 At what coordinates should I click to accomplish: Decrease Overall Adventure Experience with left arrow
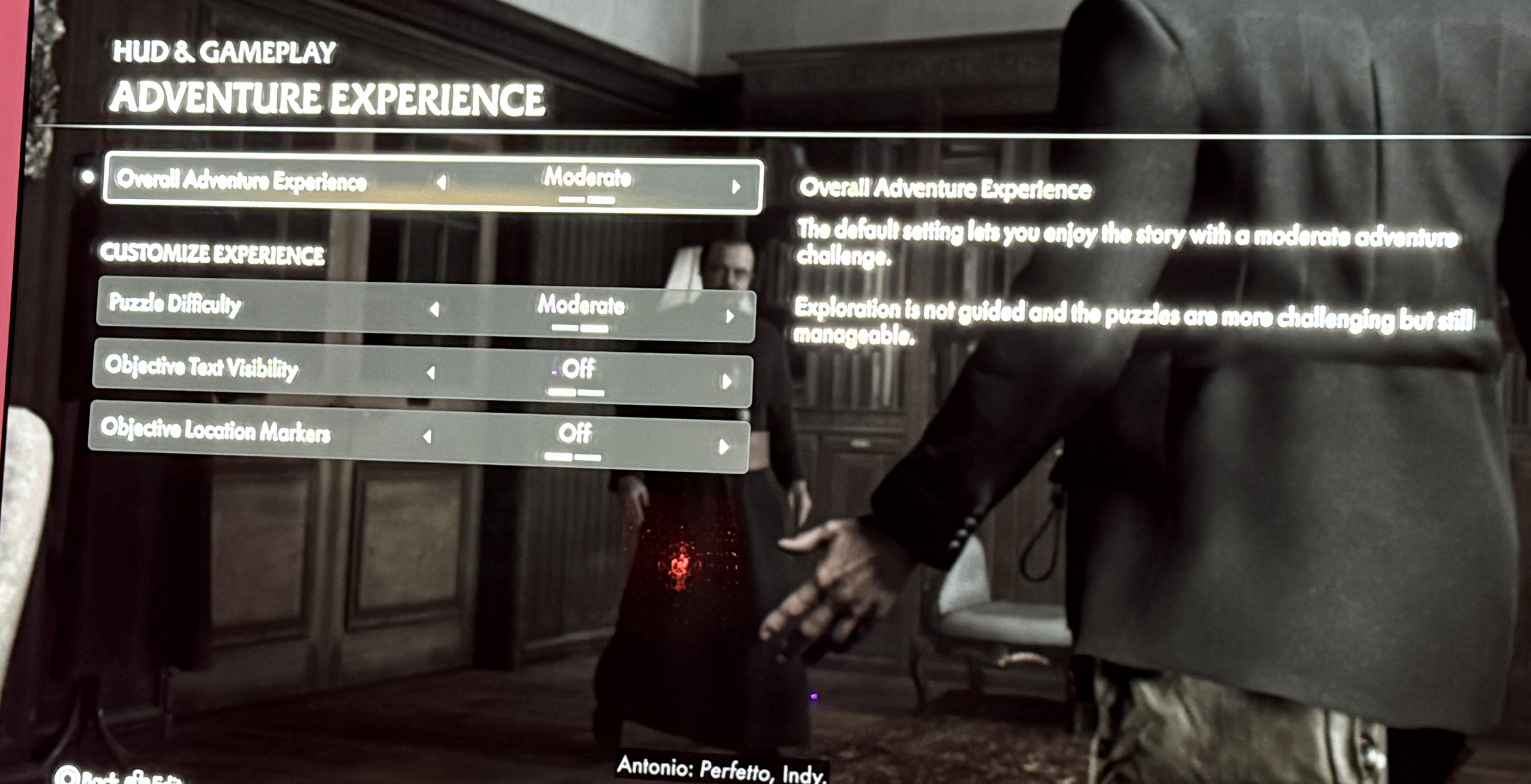tap(441, 182)
